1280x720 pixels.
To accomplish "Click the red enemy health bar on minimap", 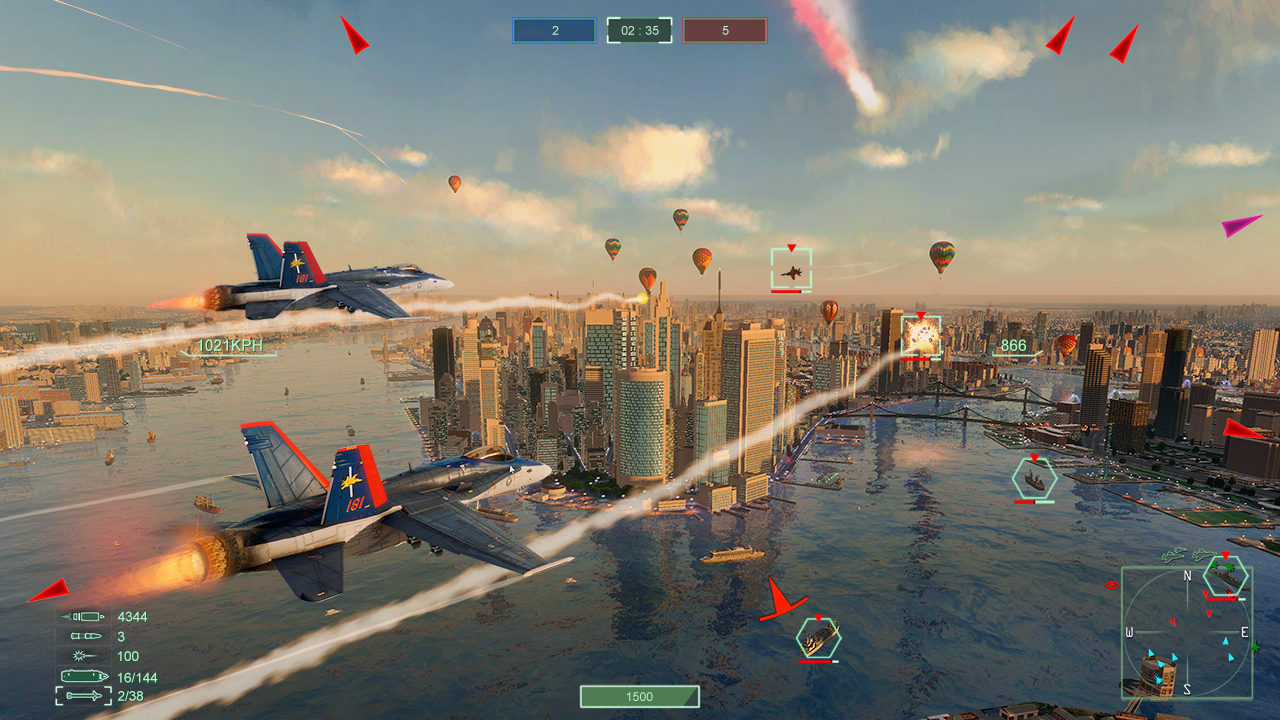I will click(1220, 599).
